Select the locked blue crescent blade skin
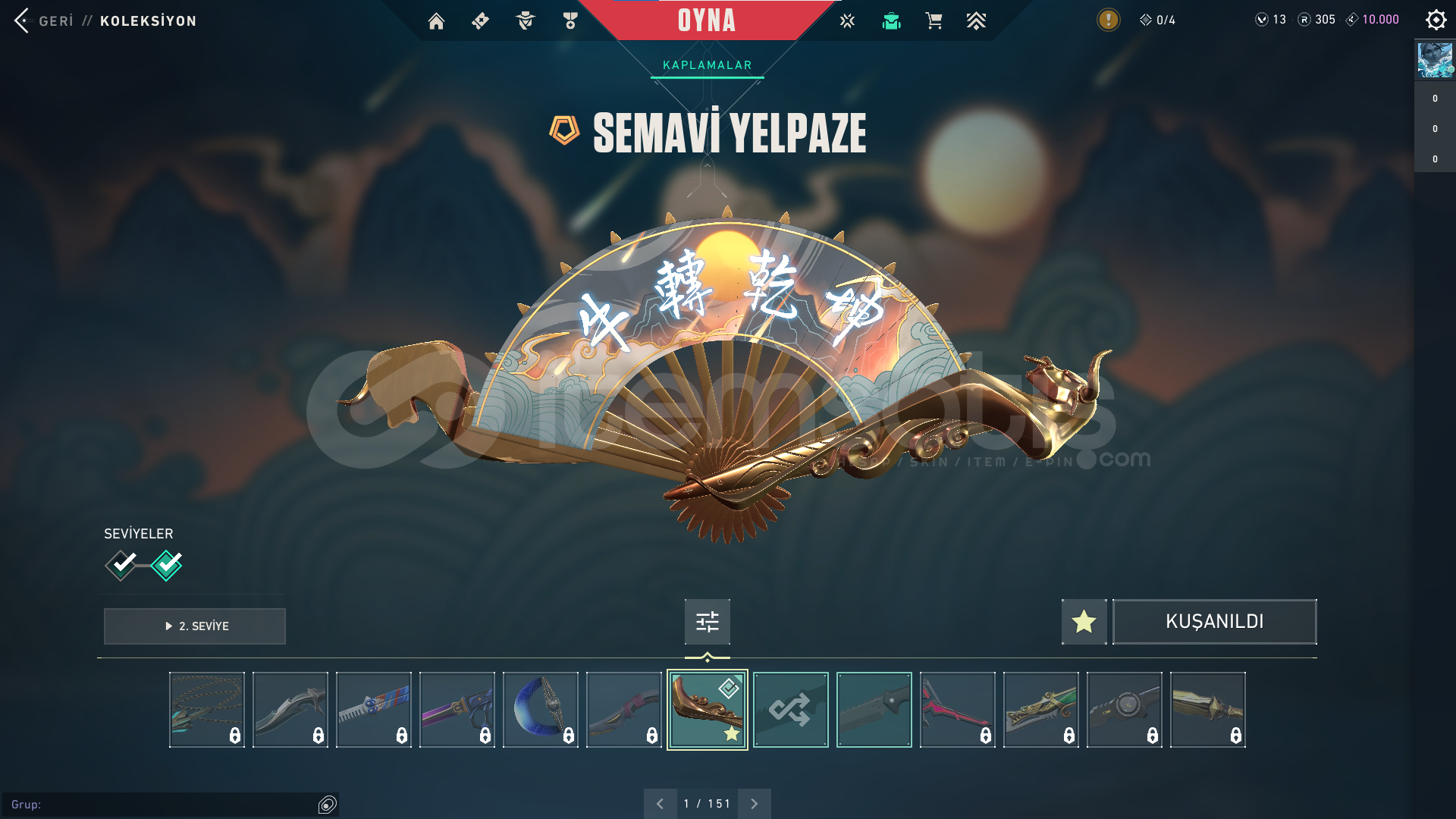The height and width of the screenshot is (819, 1456). pyautogui.click(x=540, y=710)
